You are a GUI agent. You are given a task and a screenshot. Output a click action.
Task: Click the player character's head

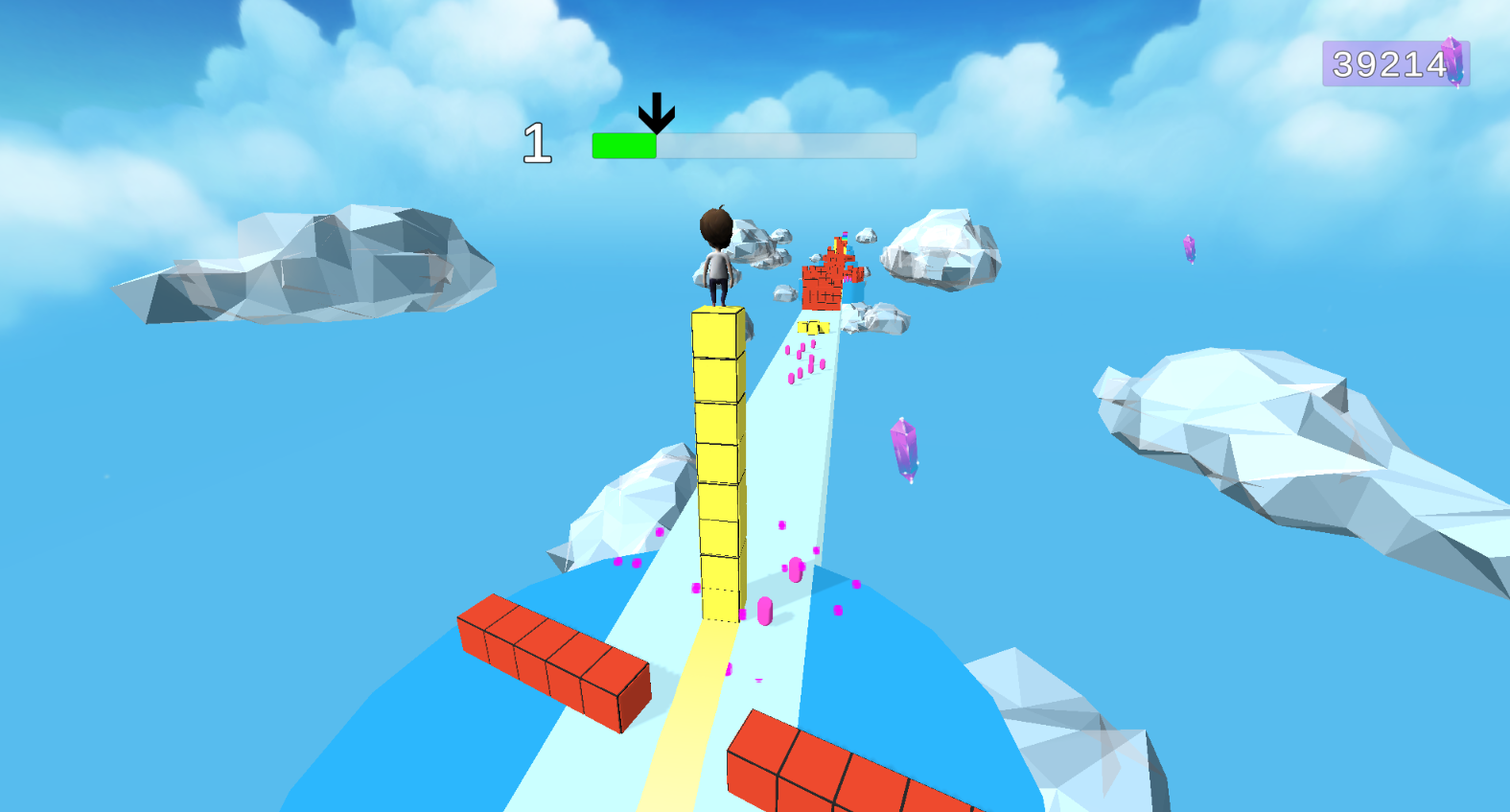point(713,230)
